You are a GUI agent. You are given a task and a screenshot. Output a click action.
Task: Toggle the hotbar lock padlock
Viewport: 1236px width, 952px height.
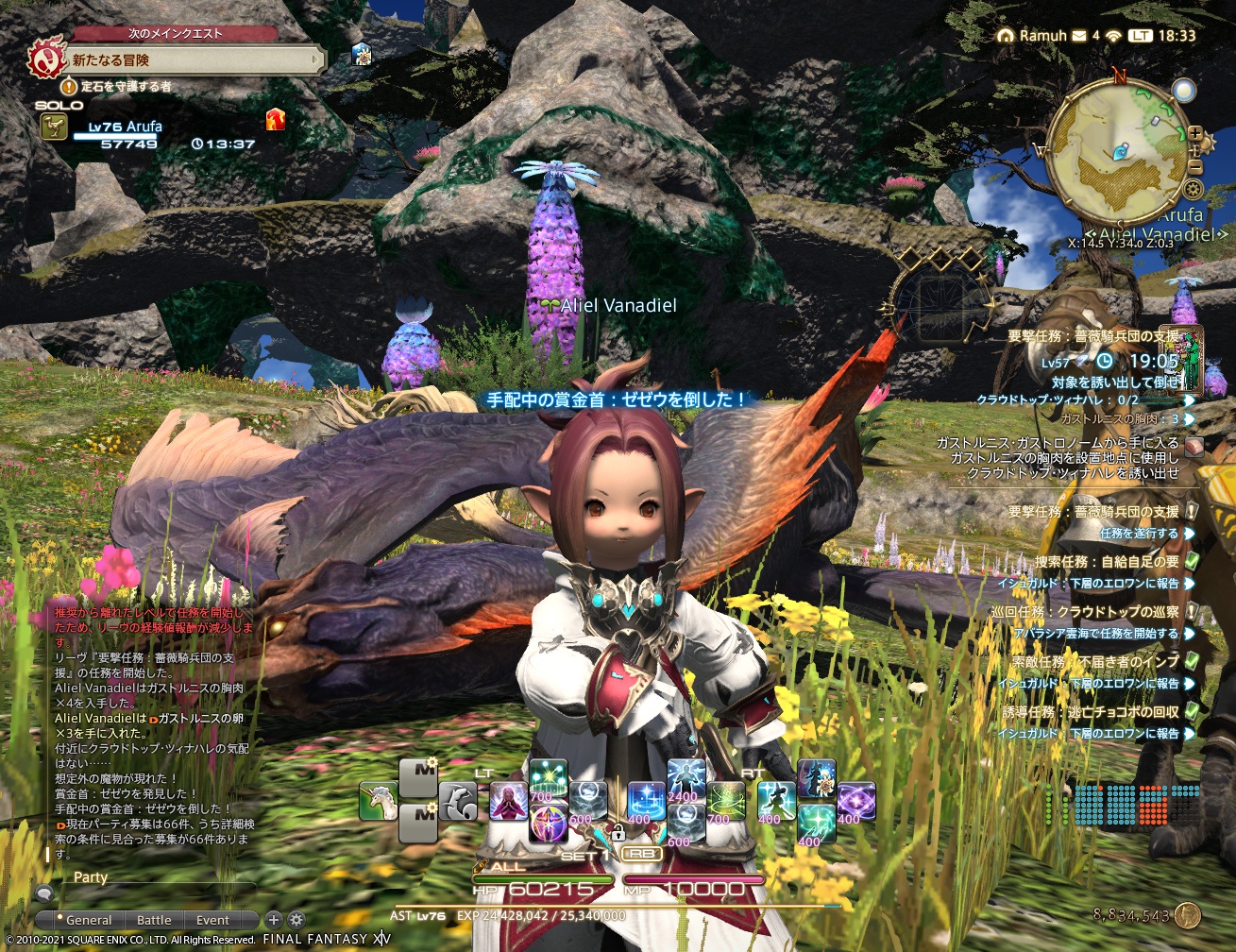point(618,833)
